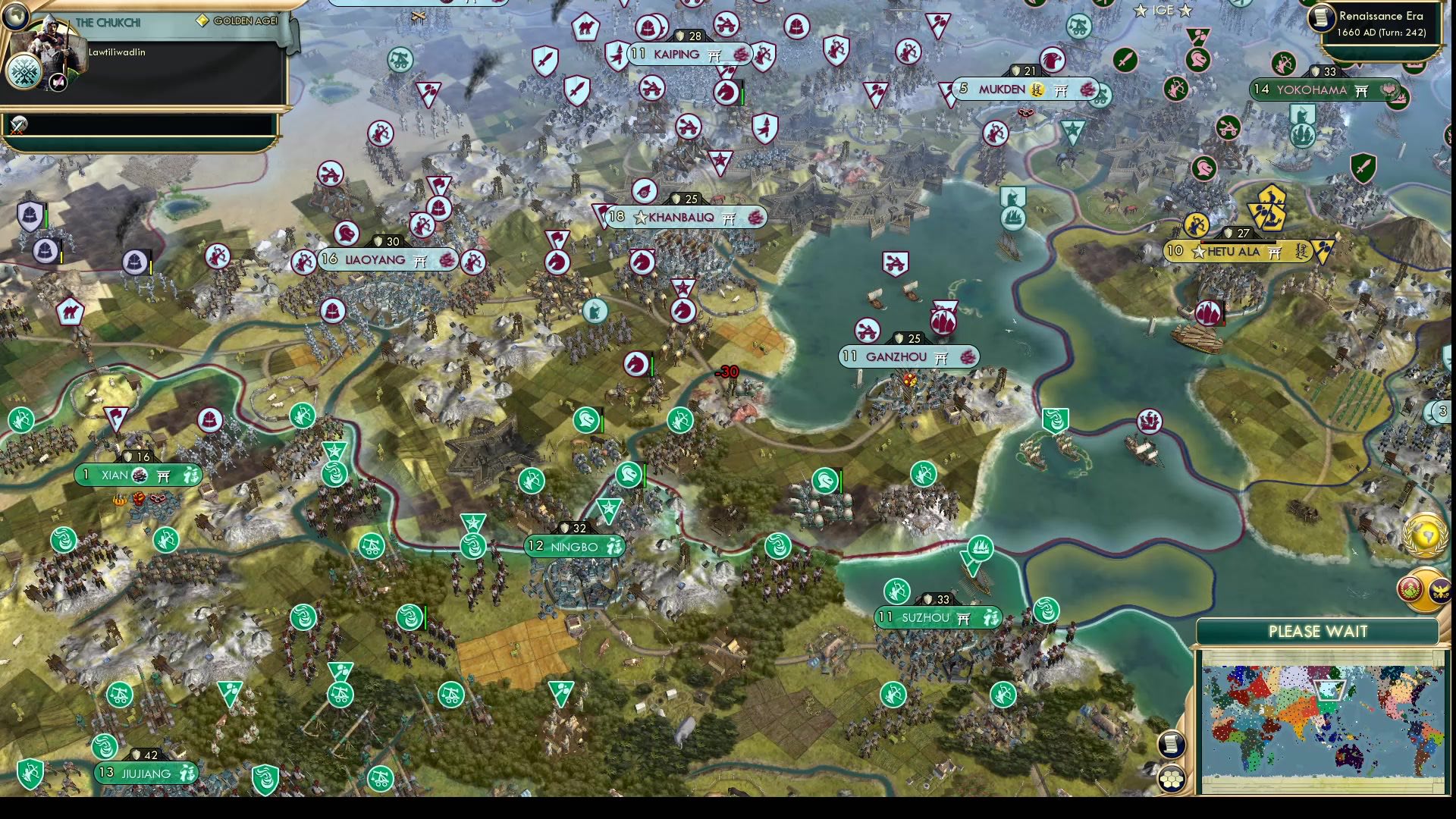Image resolution: width=1456 pixels, height=819 pixels.
Task: Click the purple eagle medallion button
Action: pyautogui.click(x=1441, y=589)
